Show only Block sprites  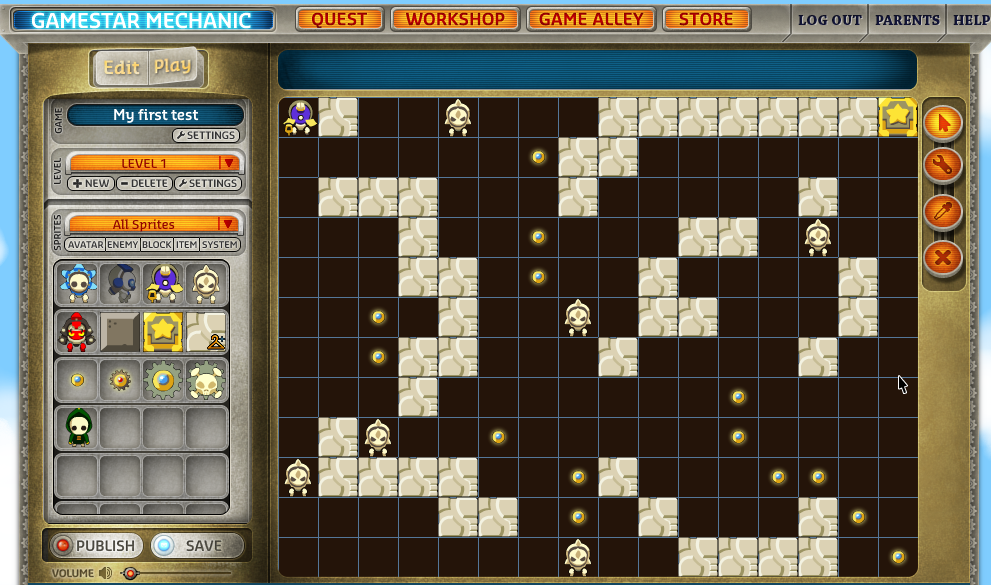tap(157, 245)
